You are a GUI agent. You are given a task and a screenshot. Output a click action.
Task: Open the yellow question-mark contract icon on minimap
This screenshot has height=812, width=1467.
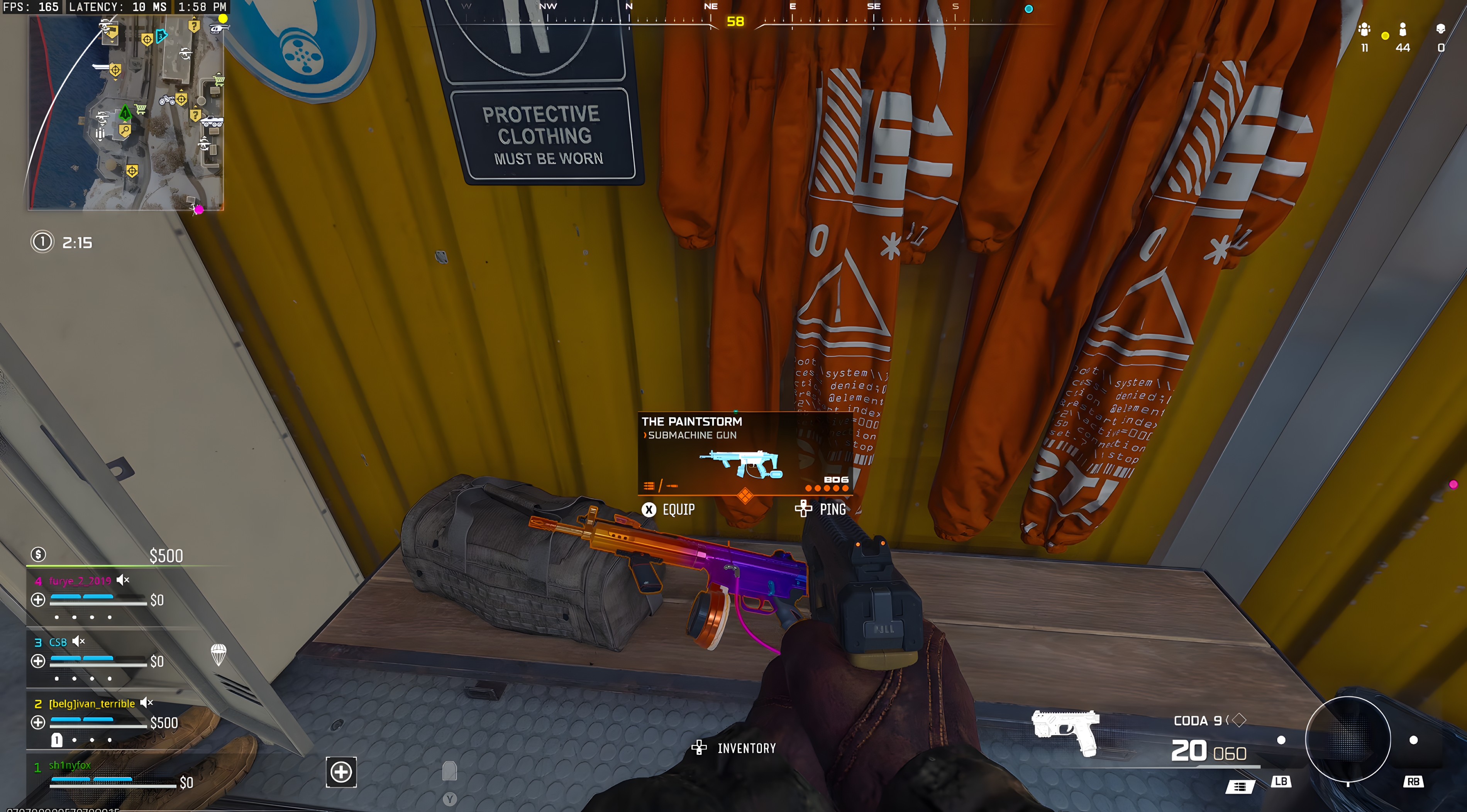point(194,25)
